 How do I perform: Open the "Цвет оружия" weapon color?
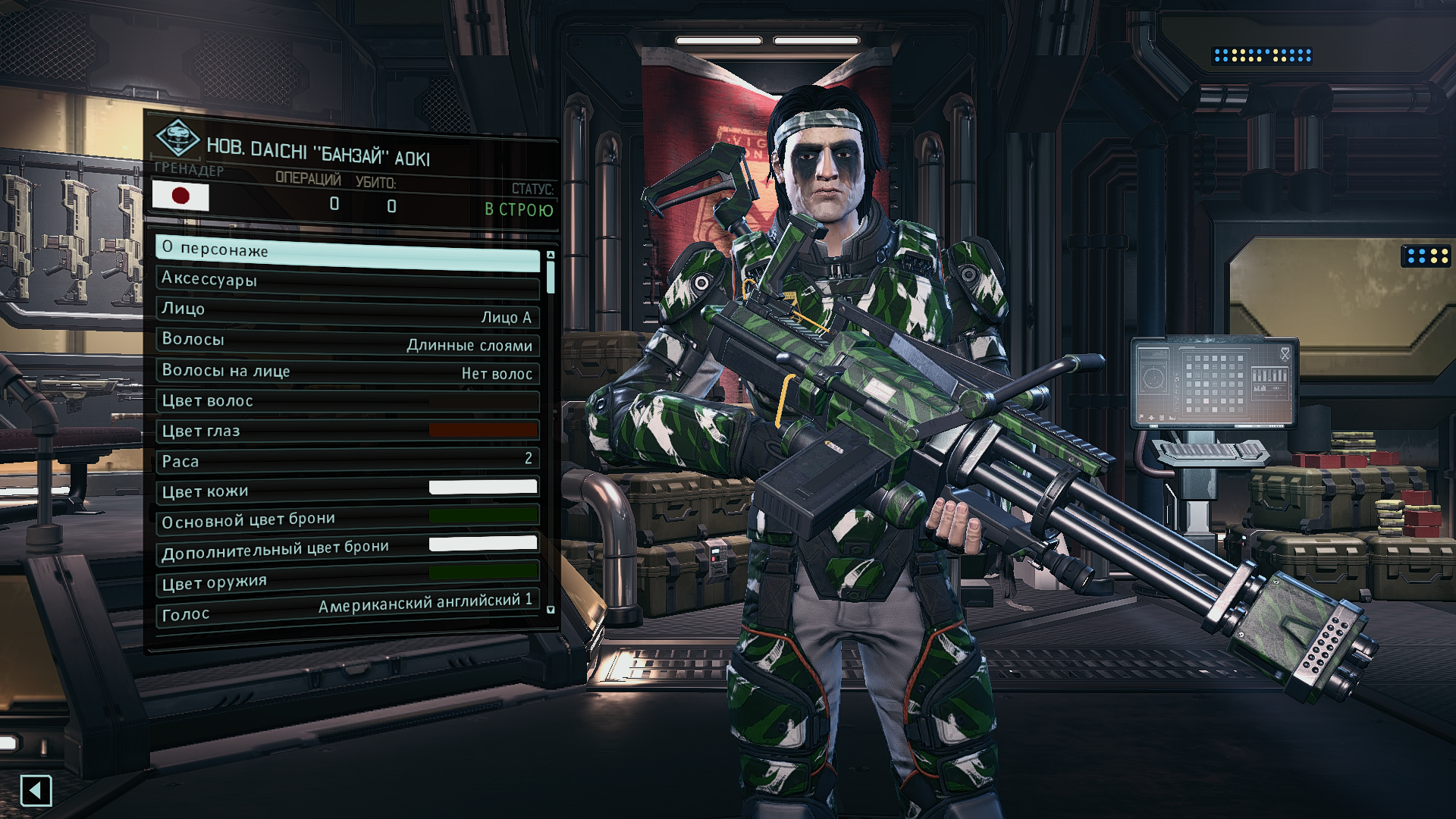click(347, 579)
